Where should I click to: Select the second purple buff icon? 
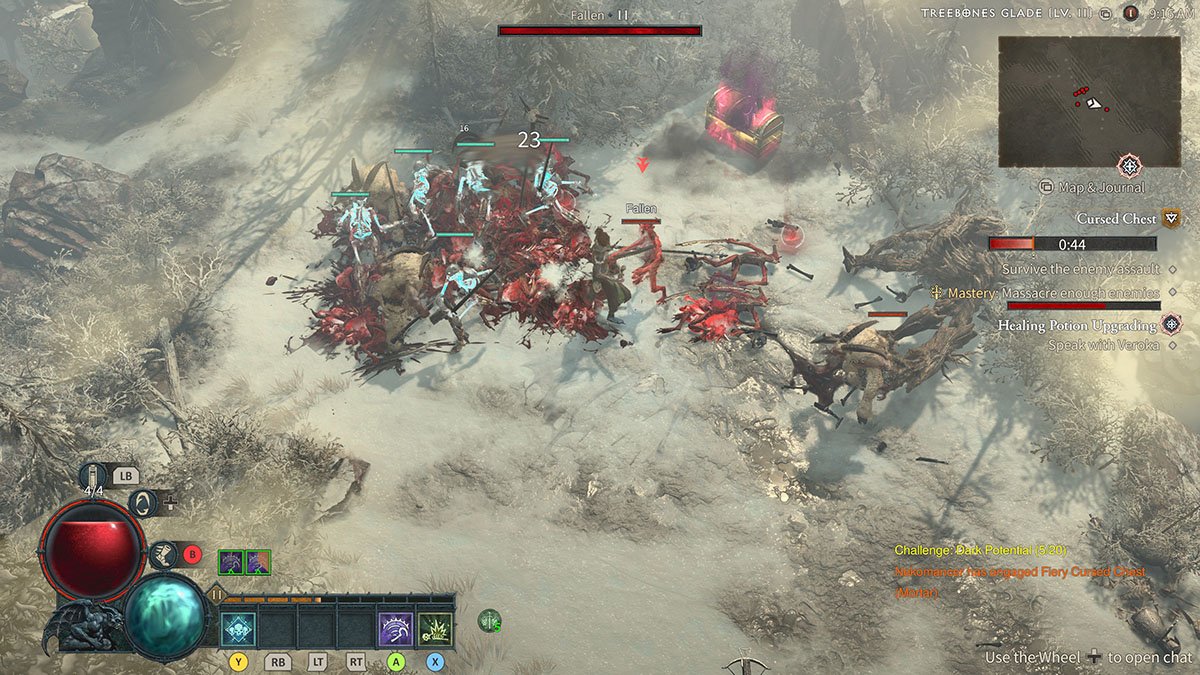tap(257, 562)
